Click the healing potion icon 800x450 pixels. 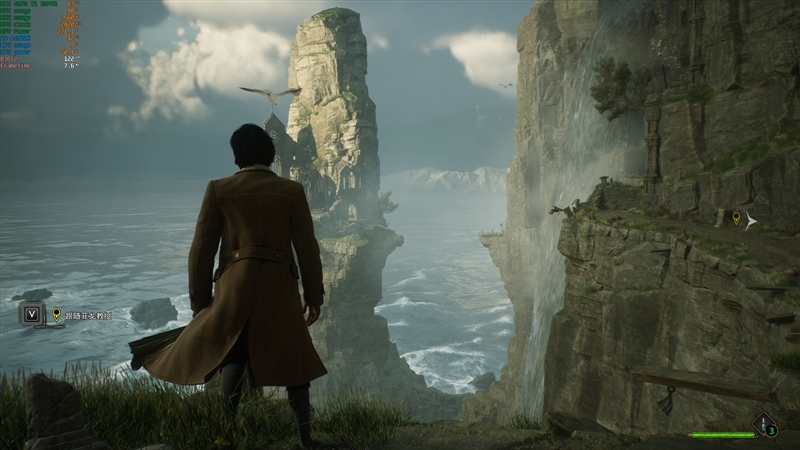click(764, 424)
